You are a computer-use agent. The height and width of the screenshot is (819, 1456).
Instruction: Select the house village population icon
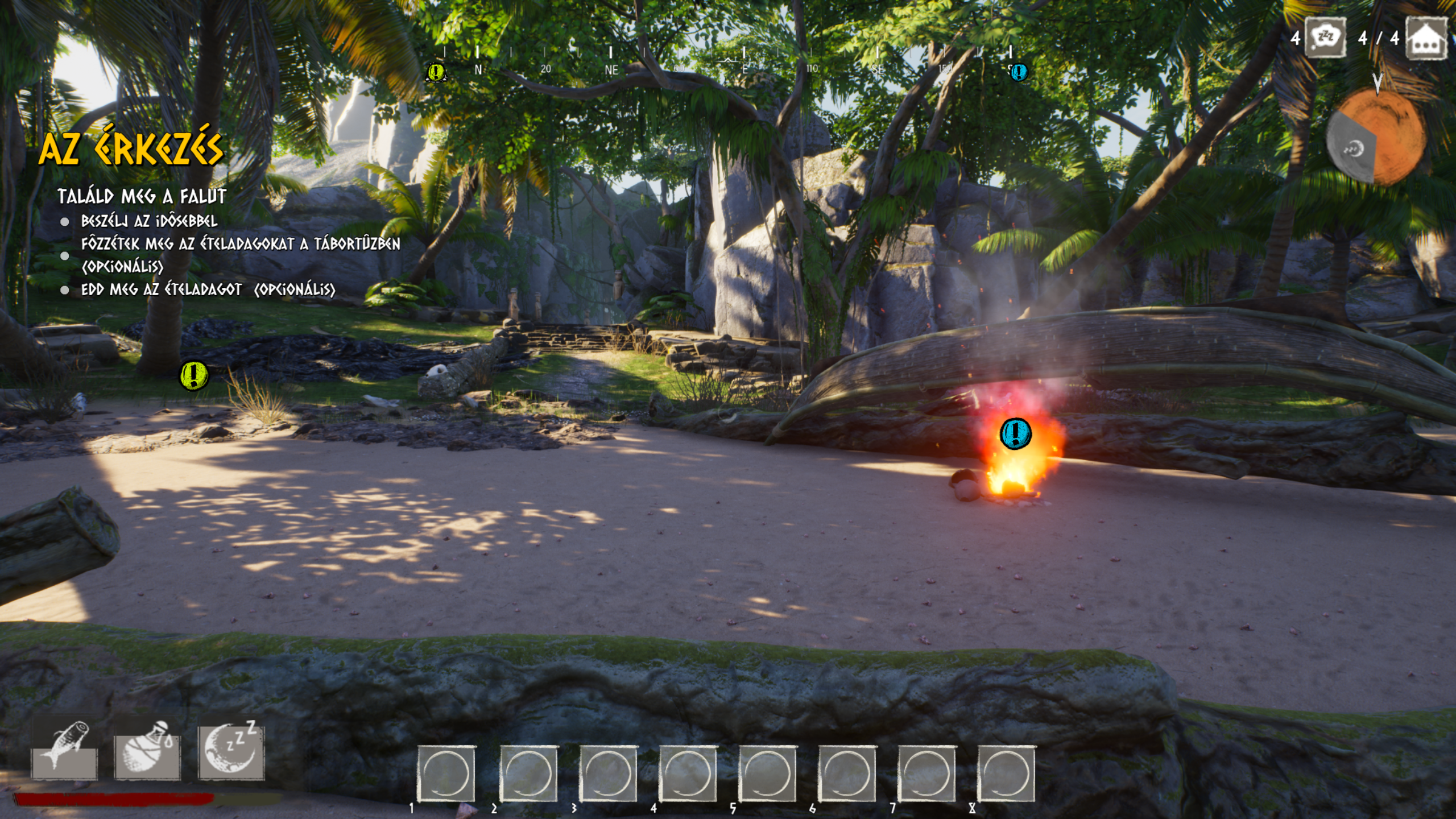click(1426, 38)
